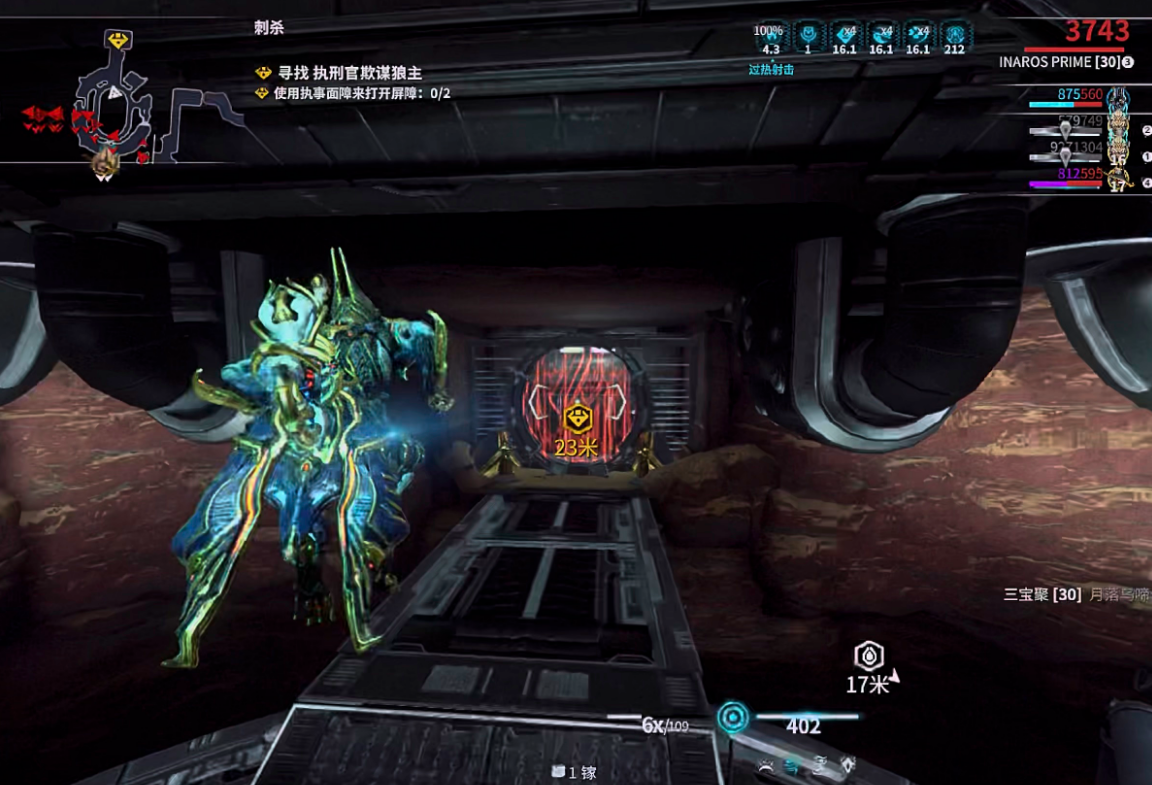
Task: Click the last buff icon showing 212
Action: coord(954,33)
